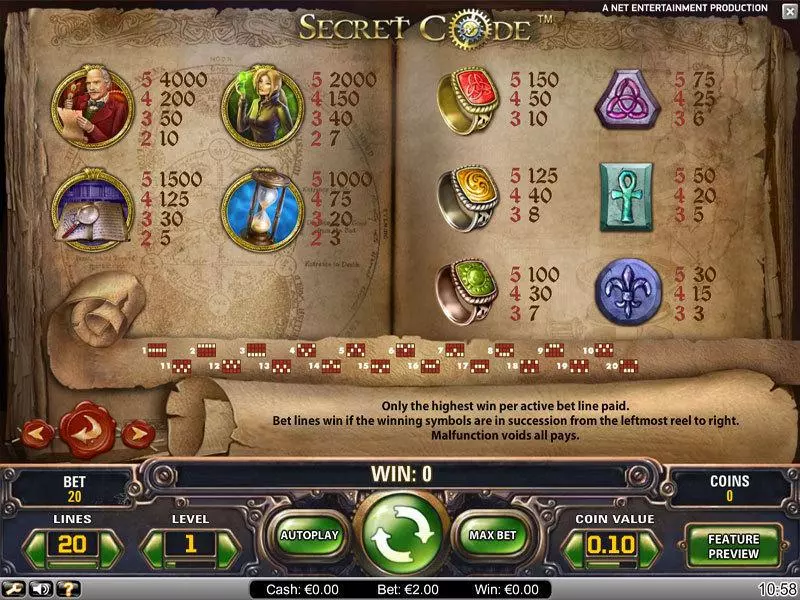This screenshot has height=600, width=800.
Task: Open game settings with the wrench icon
Action: click(x=15, y=589)
